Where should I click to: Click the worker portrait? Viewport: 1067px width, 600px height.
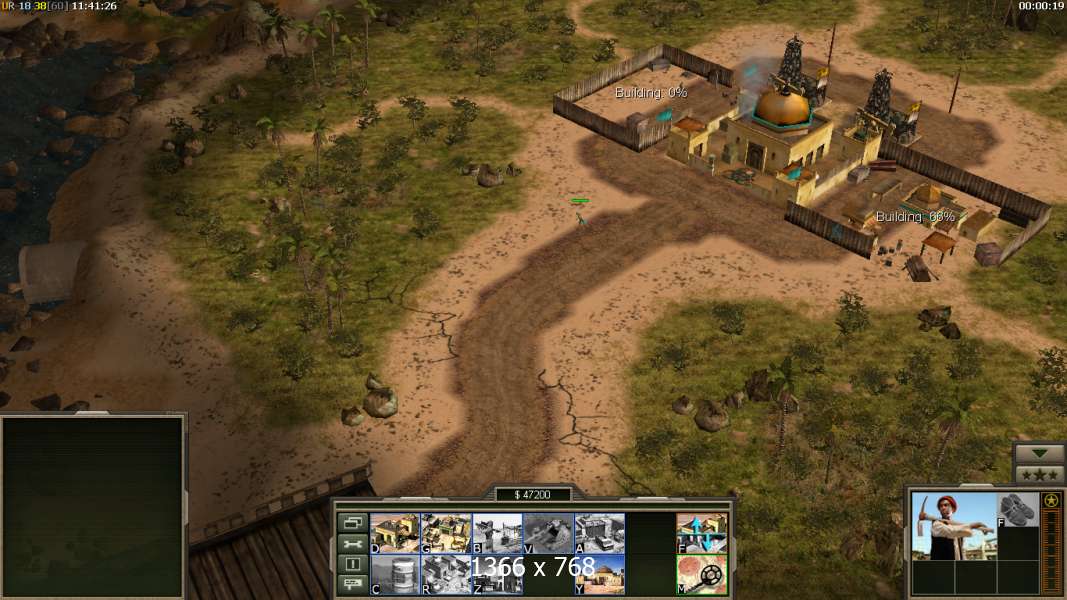click(x=953, y=525)
